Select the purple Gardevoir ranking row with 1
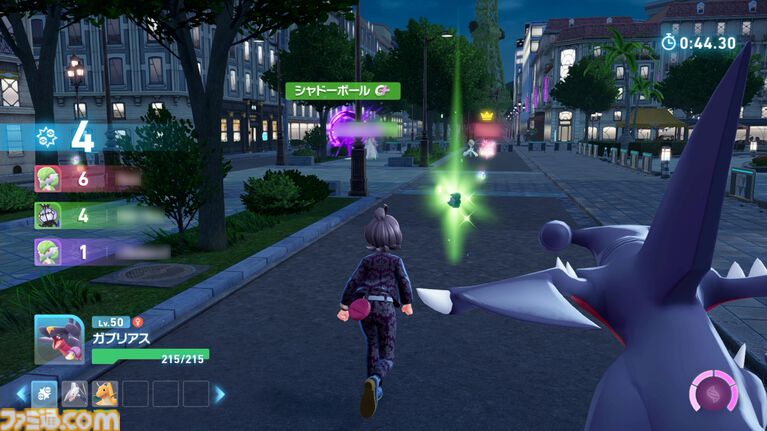The height and width of the screenshot is (431, 767). (x=85, y=250)
